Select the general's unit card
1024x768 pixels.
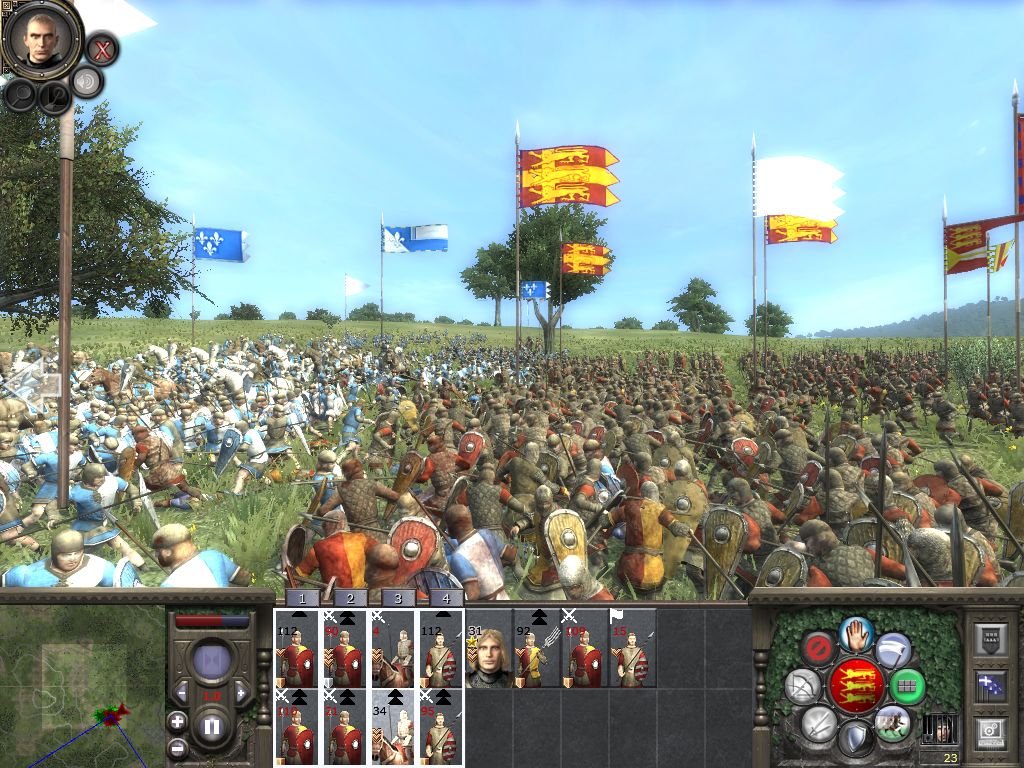pyautogui.click(x=489, y=649)
